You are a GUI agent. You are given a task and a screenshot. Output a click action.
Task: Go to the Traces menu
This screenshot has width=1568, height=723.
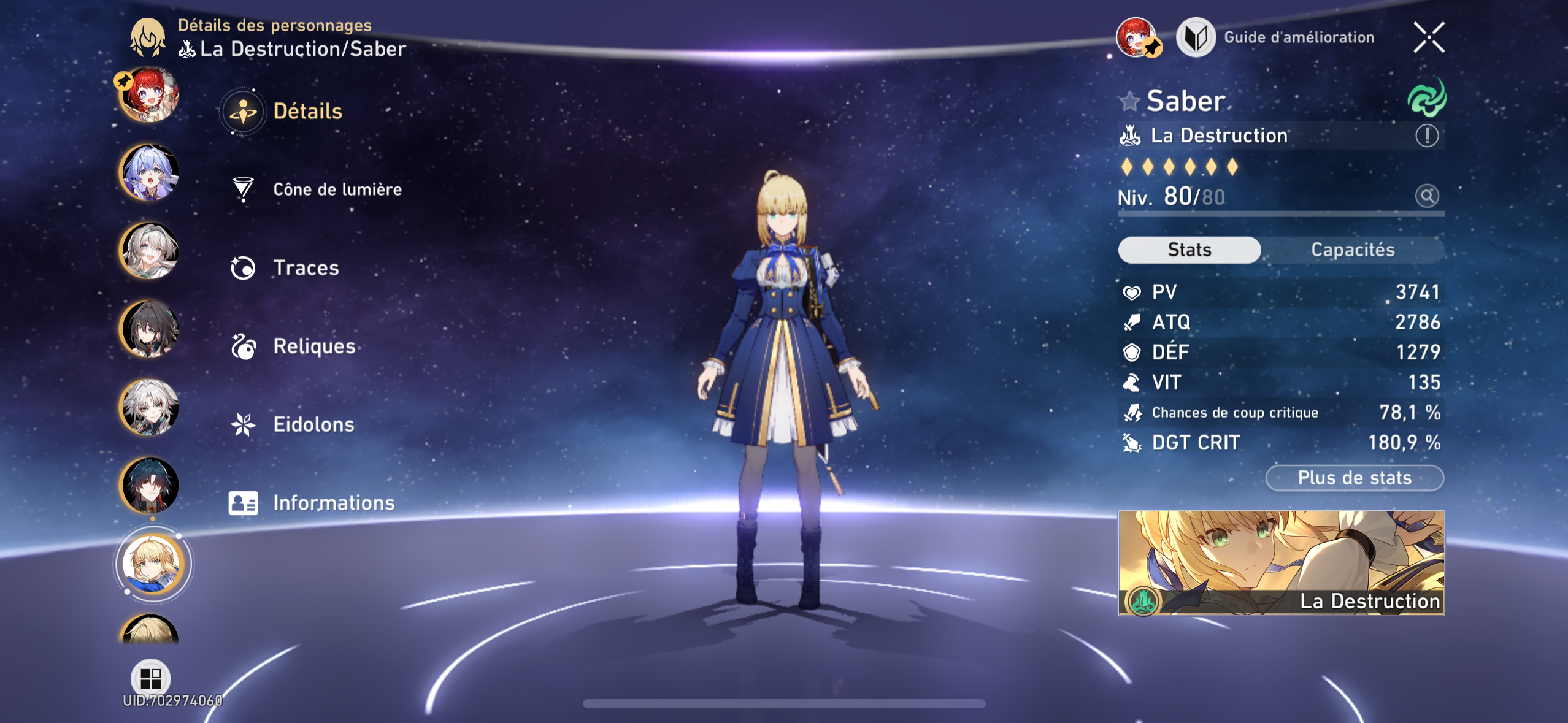pos(306,268)
